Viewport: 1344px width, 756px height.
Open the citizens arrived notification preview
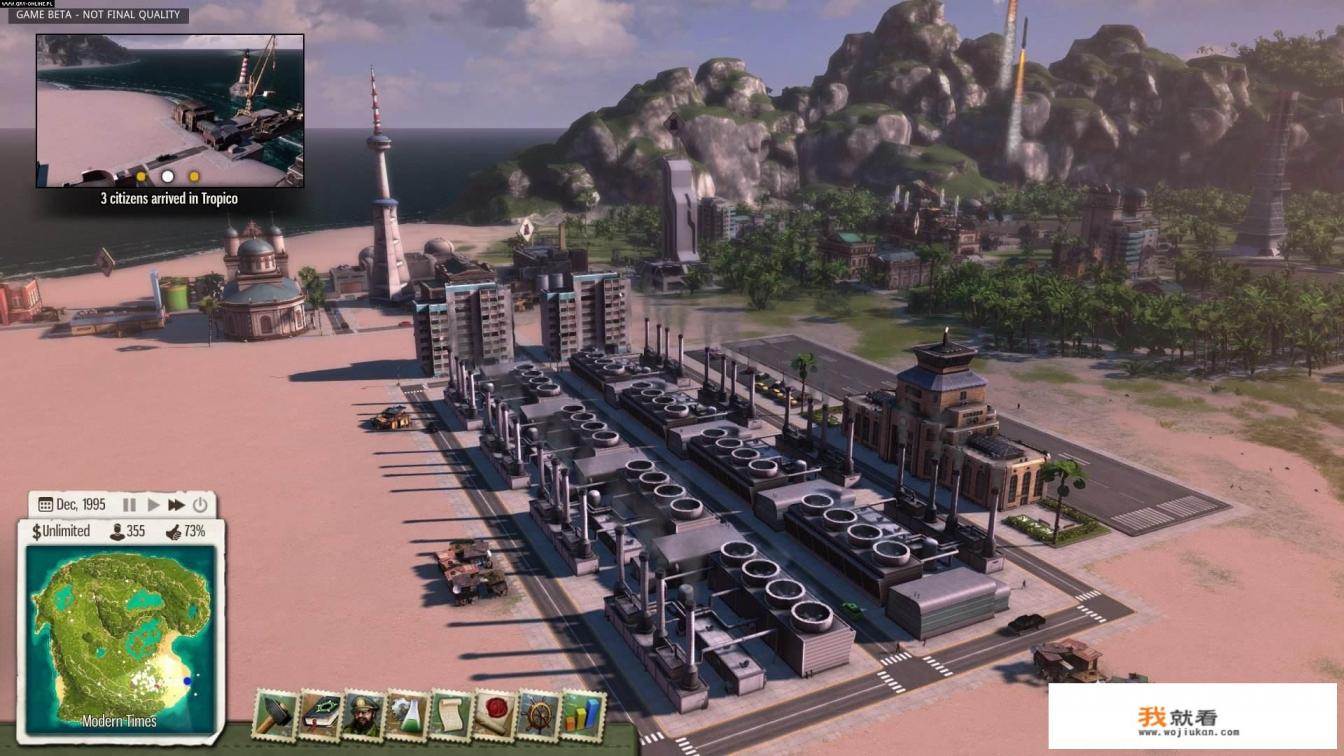170,110
